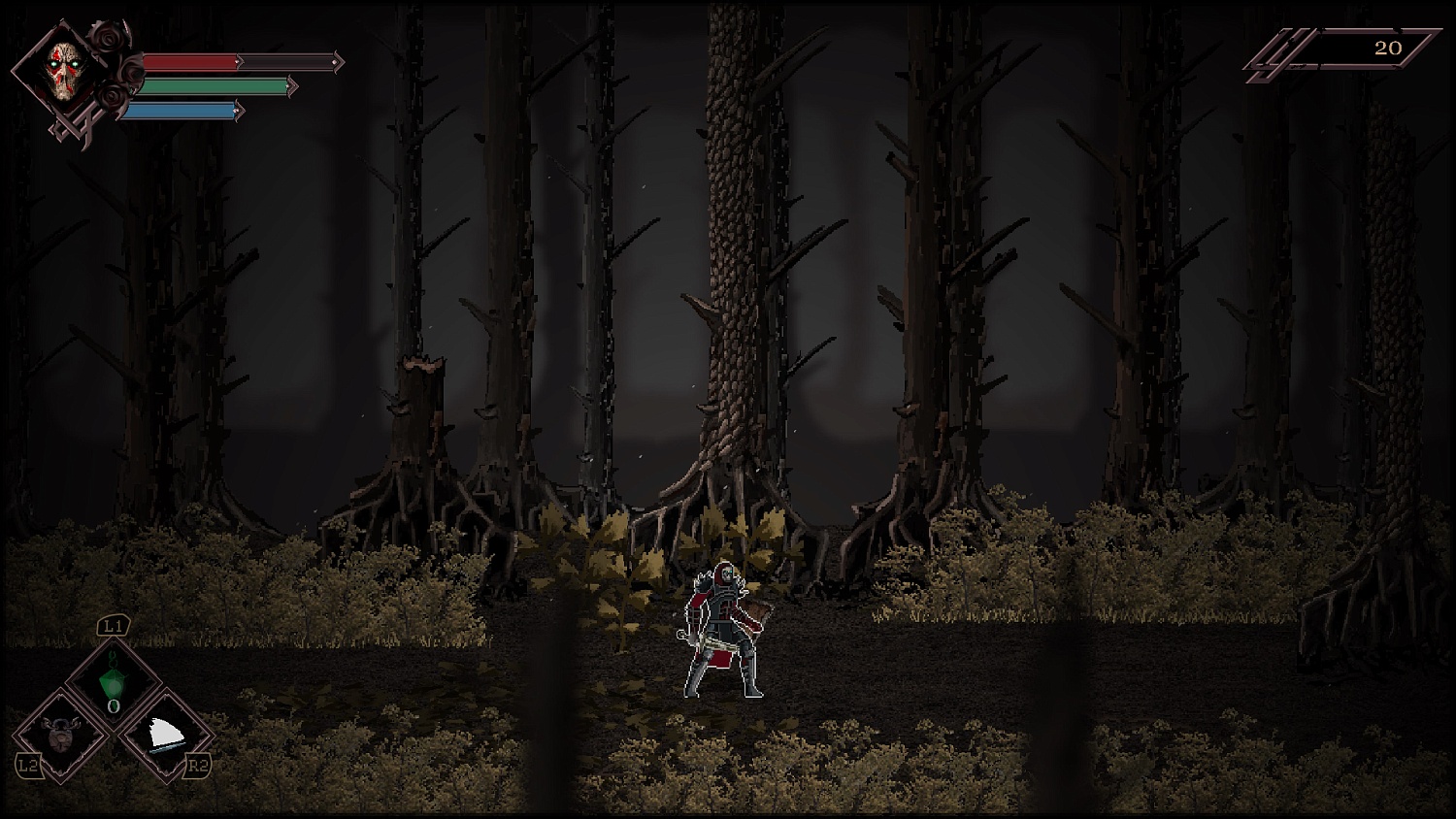The image size is (1456, 819).
Task: Click the arrow cap on the blue mana bar
Action: pos(239,111)
